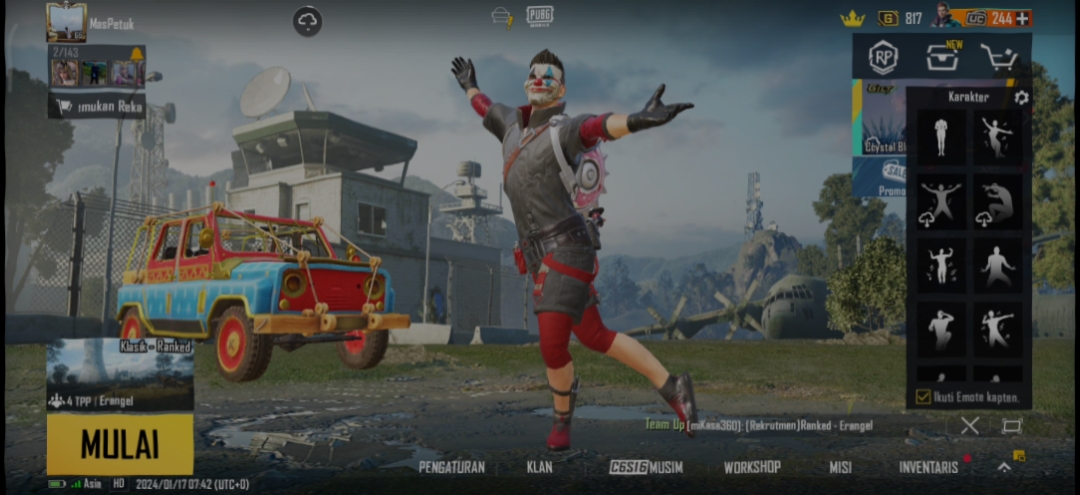Open the Royale Pass RP icon
Image resolution: width=1080 pixels, height=495 pixels.
[x=882, y=57]
